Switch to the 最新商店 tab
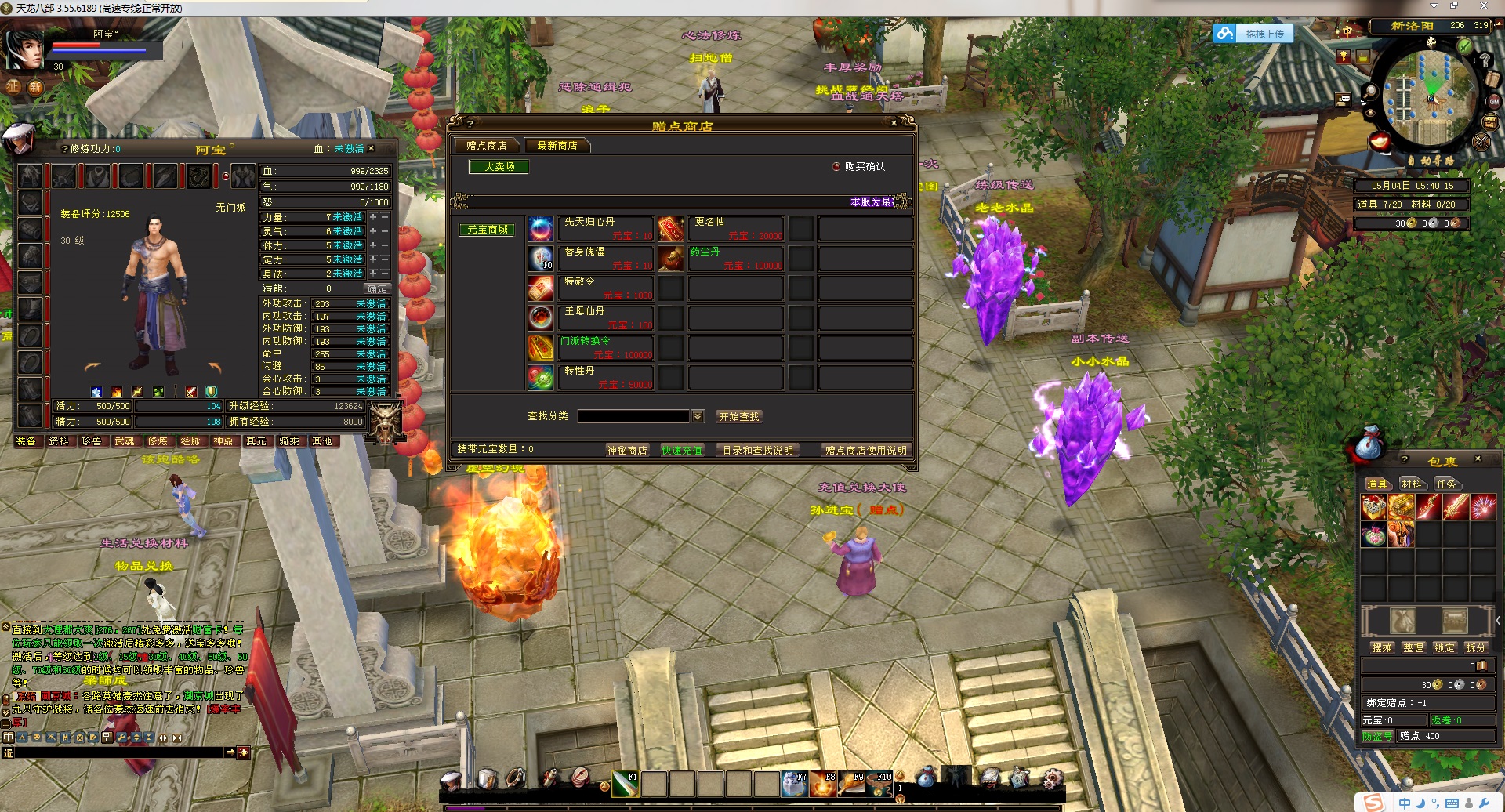The width and height of the screenshot is (1505, 812). click(557, 146)
